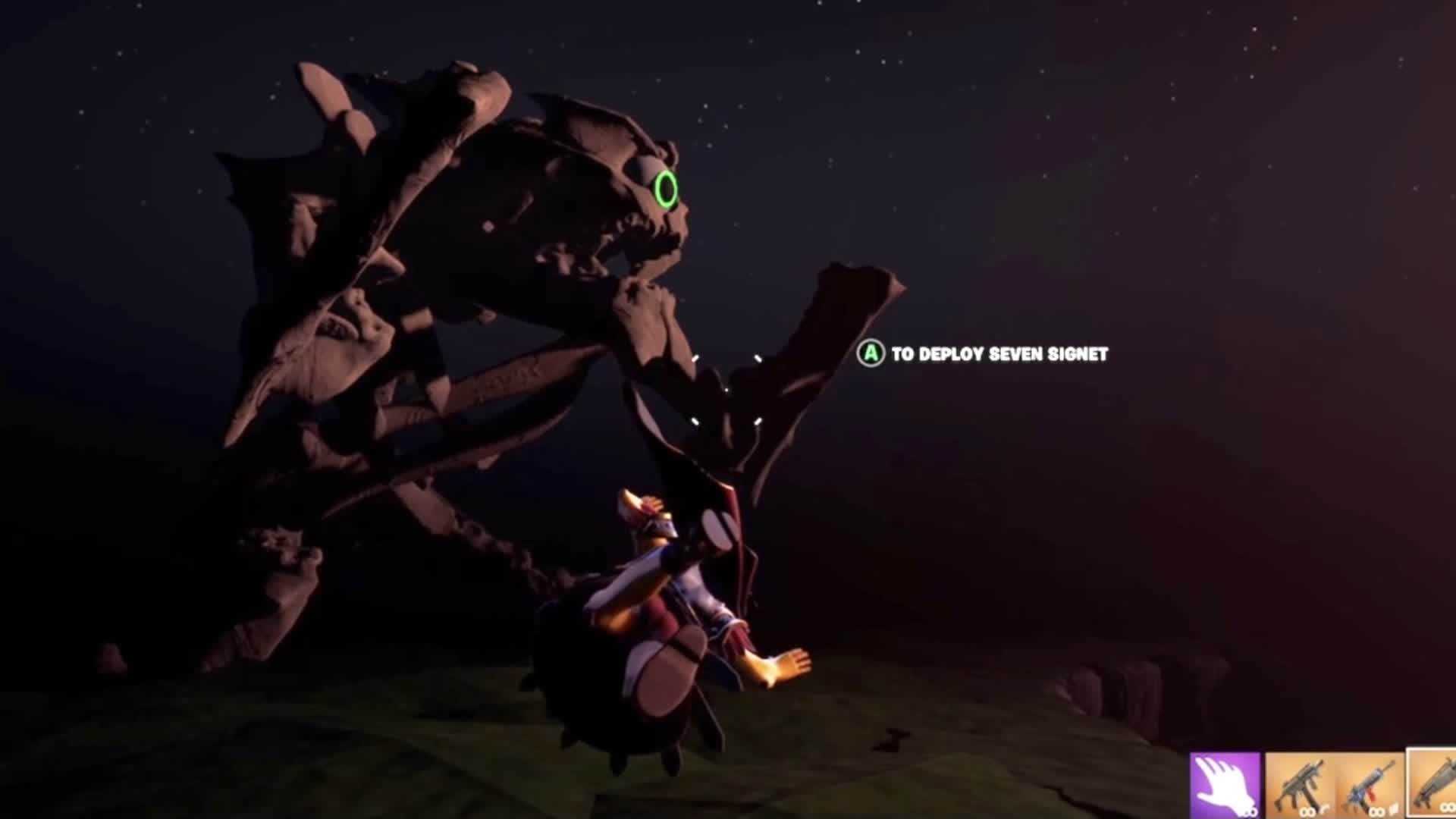
Task: Click the white glove graphic on the purple slot
Action: 1222,783
